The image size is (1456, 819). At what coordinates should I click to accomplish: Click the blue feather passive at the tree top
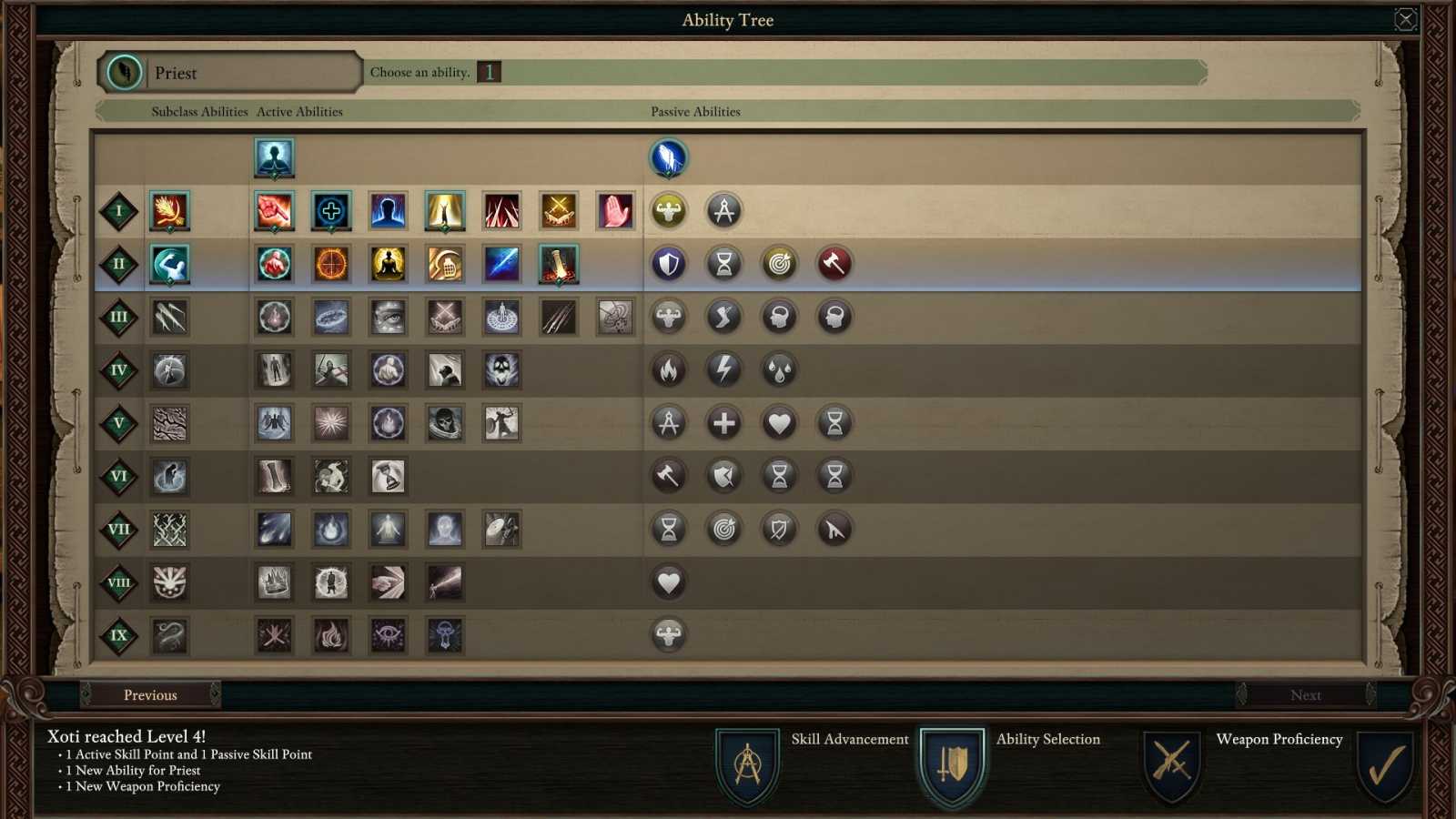point(669,157)
